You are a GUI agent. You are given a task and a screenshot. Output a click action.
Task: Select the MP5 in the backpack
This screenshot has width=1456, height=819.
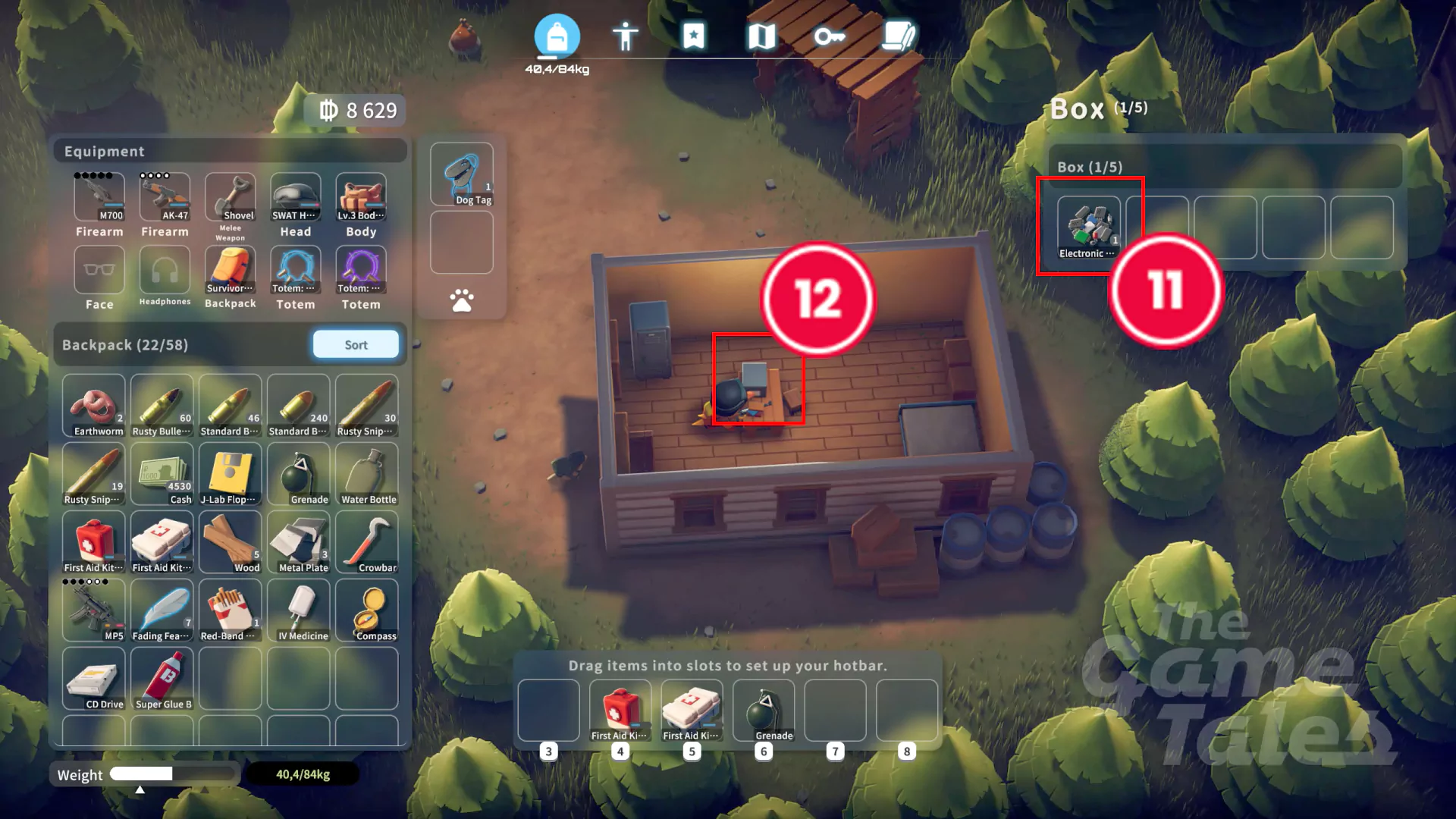click(x=94, y=610)
